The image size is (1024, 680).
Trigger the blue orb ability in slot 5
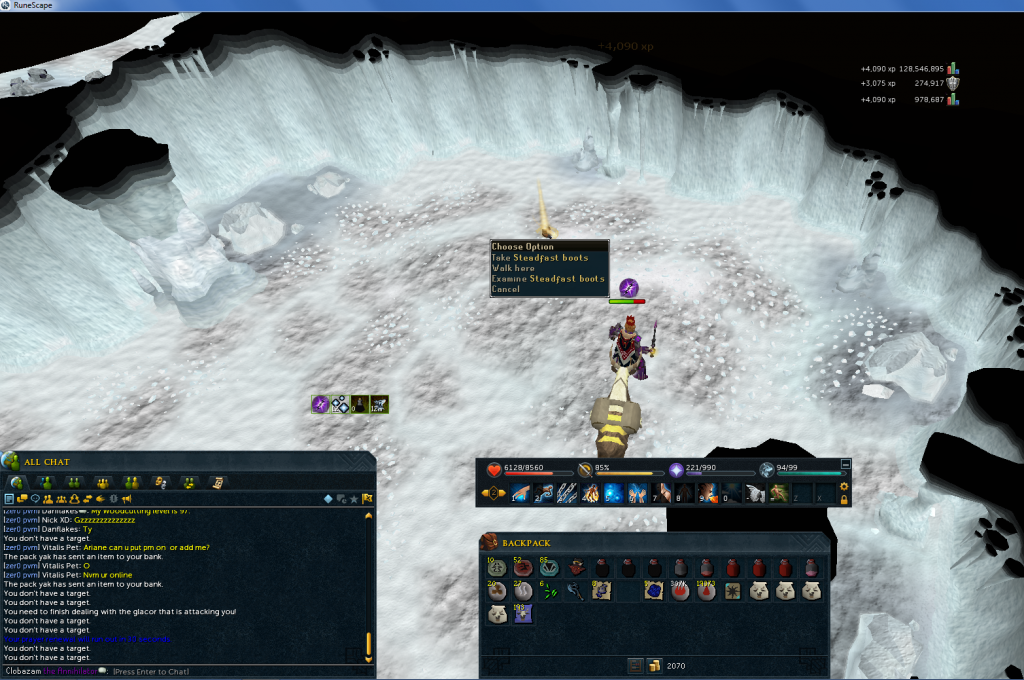click(x=613, y=493)
